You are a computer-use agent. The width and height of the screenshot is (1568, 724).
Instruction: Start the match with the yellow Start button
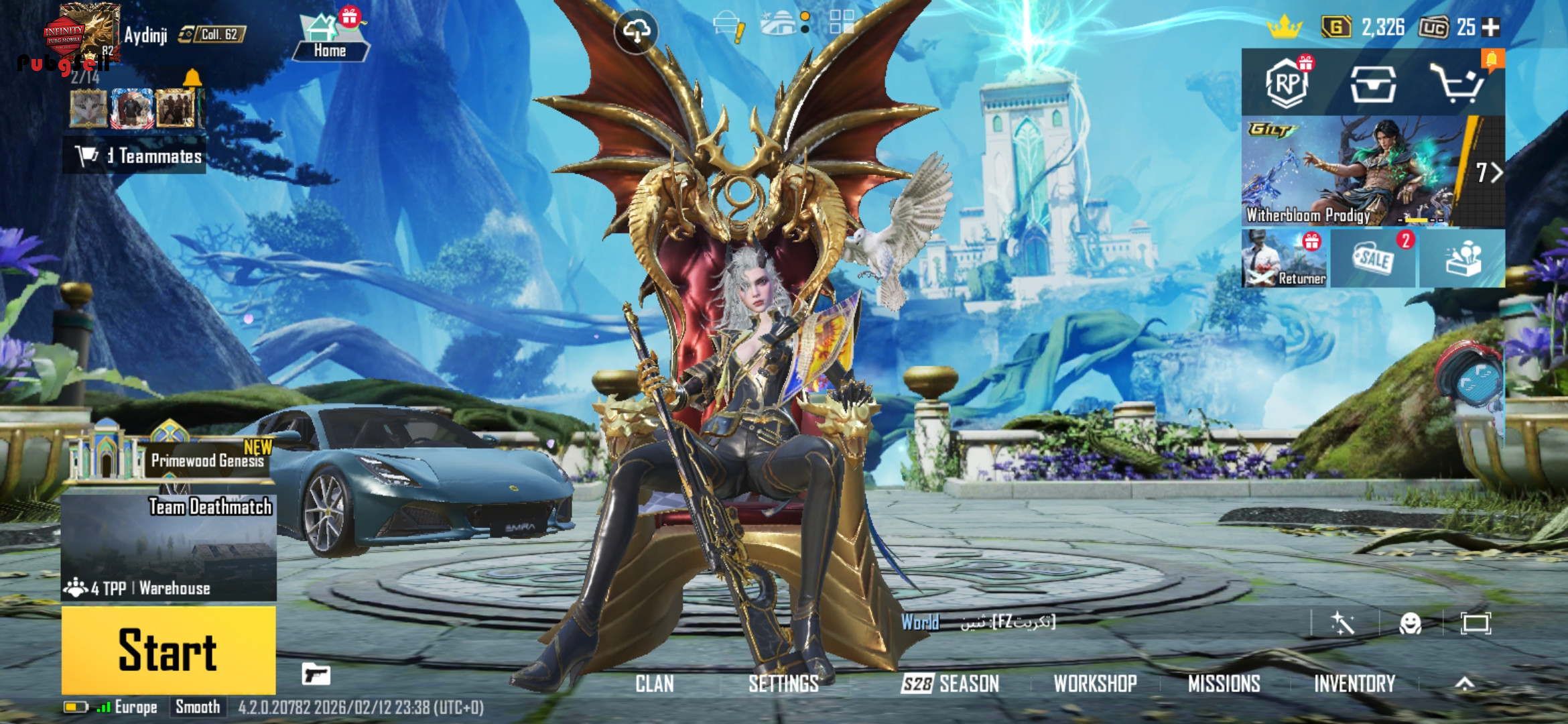pyautogui.click(x=168, y=650)
